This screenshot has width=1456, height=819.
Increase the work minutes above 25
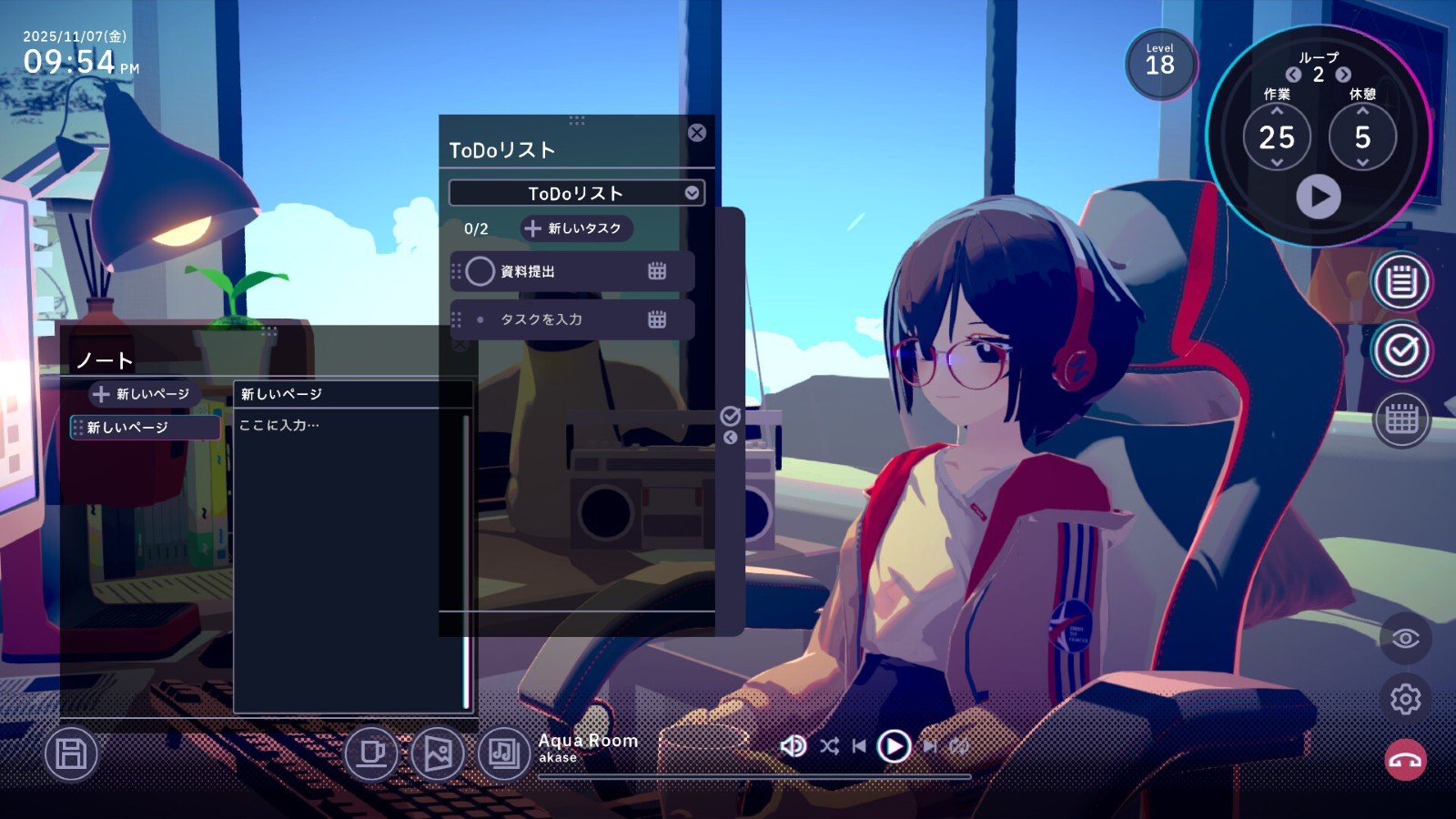(x=1277, y=111)
